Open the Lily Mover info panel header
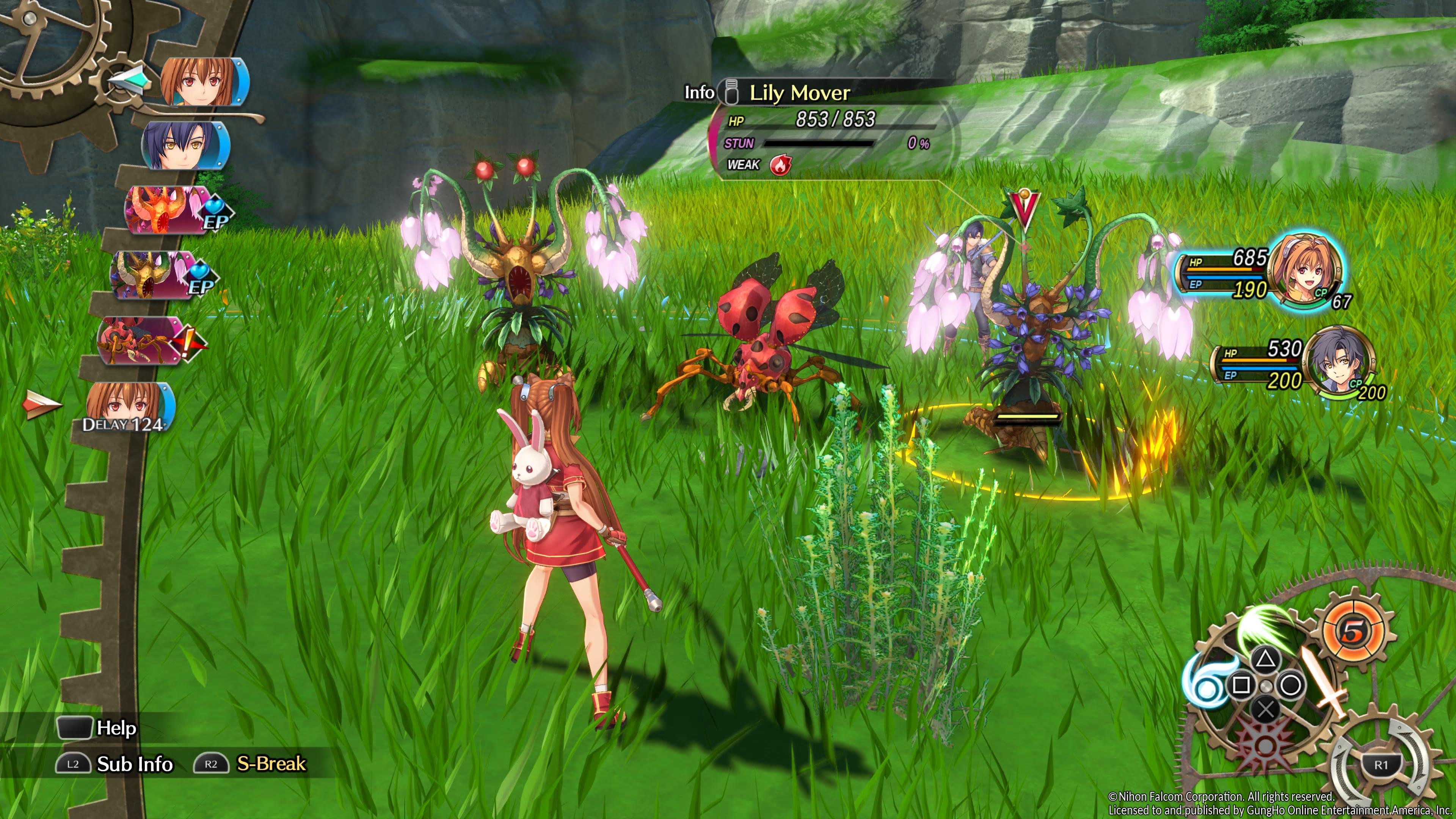The height and width of the screenshot is (819, 1456). [799, 93]
